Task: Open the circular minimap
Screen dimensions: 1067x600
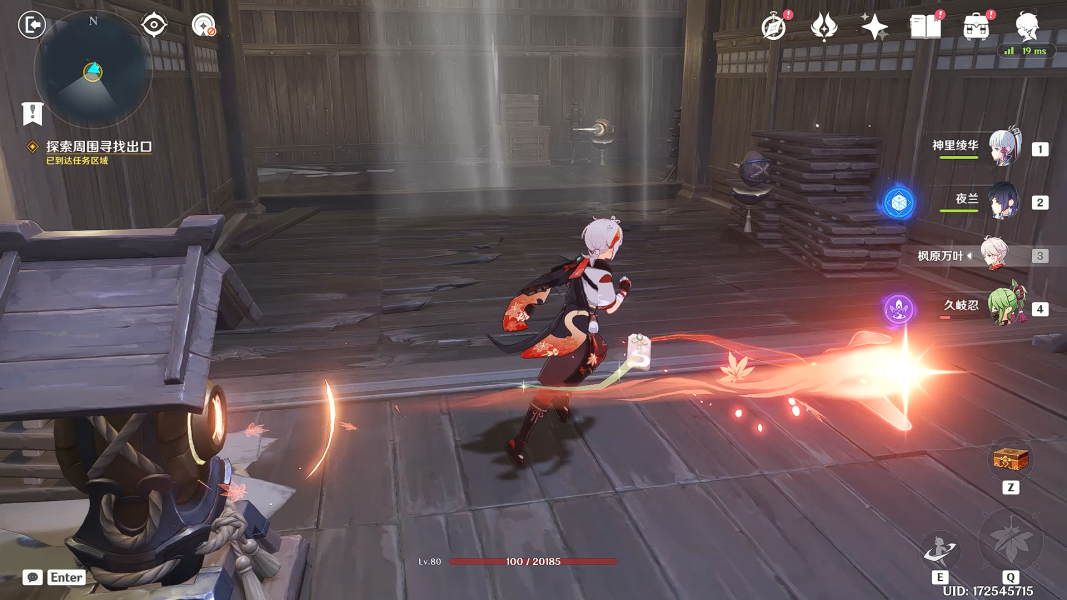Action: pyautogui.click(x=93, y=68)
